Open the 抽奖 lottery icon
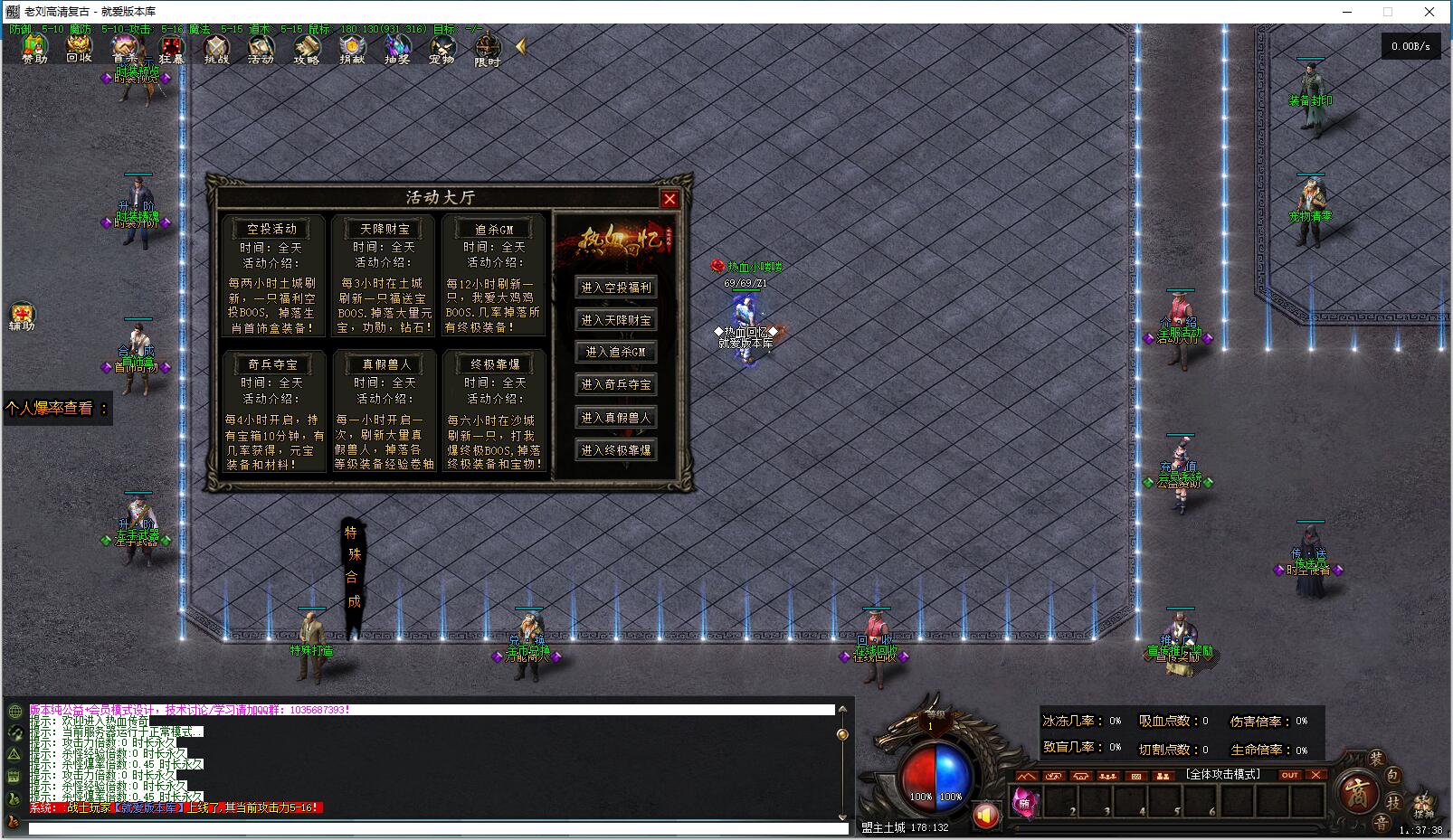The image size is (1453, 840). point(397,48)
